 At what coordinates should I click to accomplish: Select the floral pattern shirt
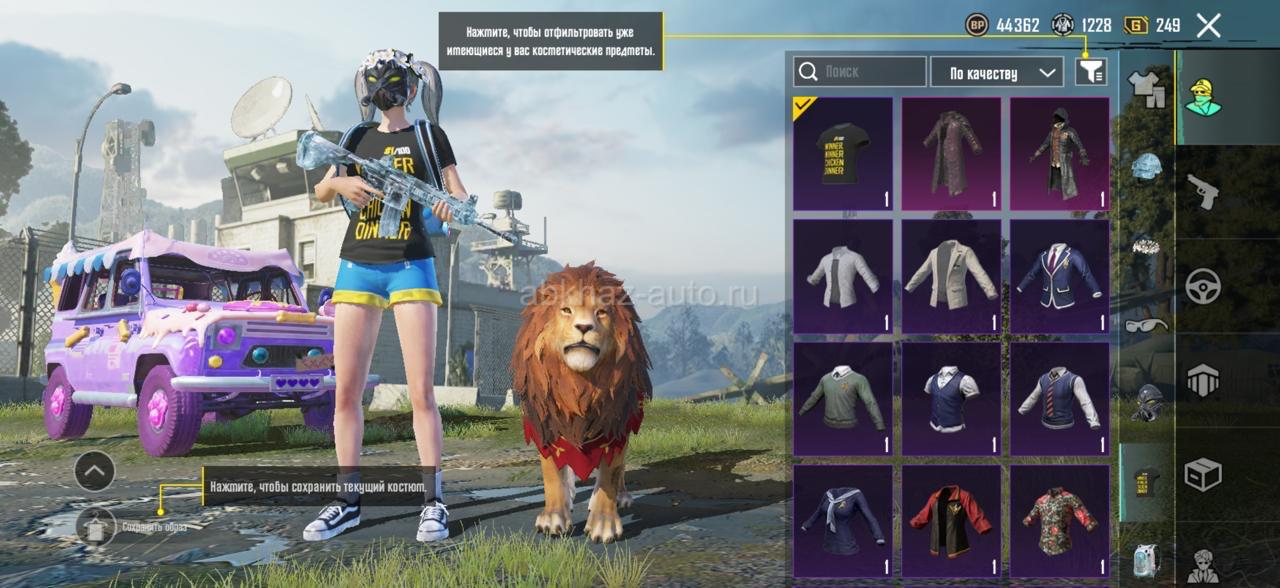[x=1060, y=521]
